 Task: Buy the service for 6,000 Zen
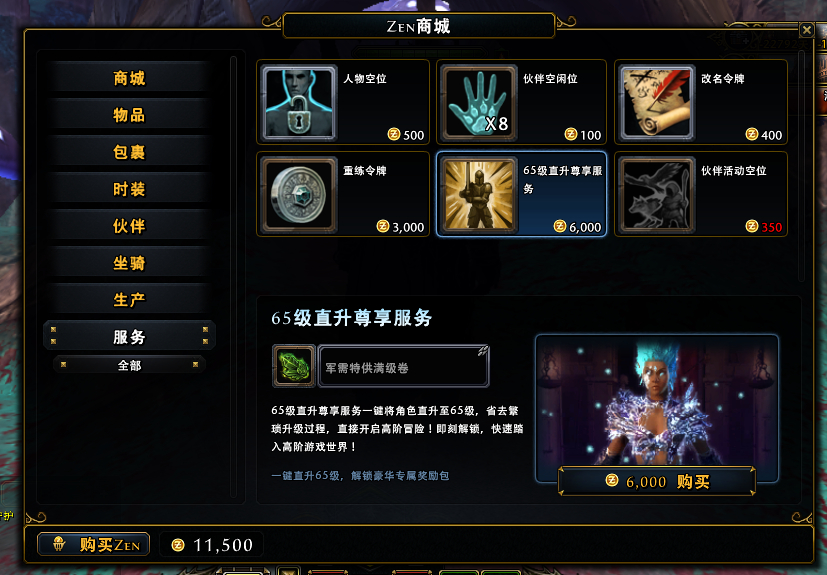coord(656,481)
